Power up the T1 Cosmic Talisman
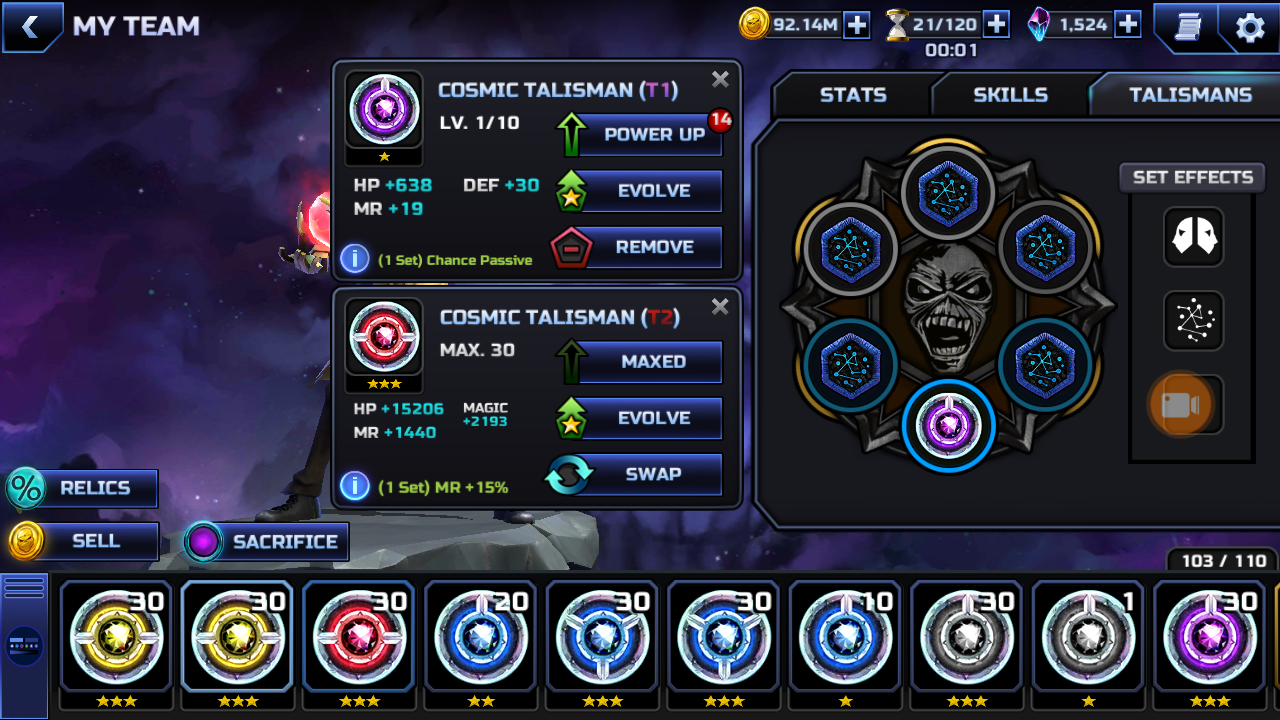The image size is (1280, 720). tap(652, 135)
